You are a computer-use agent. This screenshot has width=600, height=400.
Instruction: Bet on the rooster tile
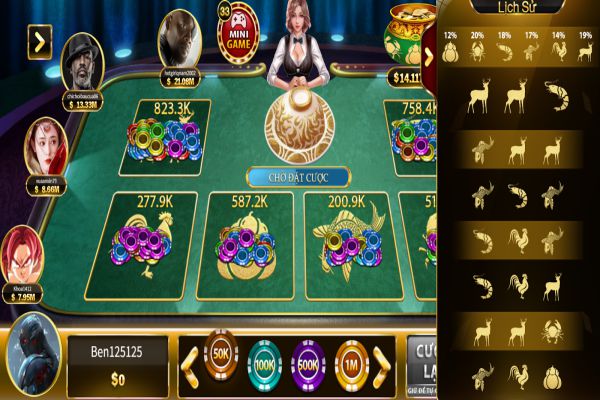click(x=147, y=245)
